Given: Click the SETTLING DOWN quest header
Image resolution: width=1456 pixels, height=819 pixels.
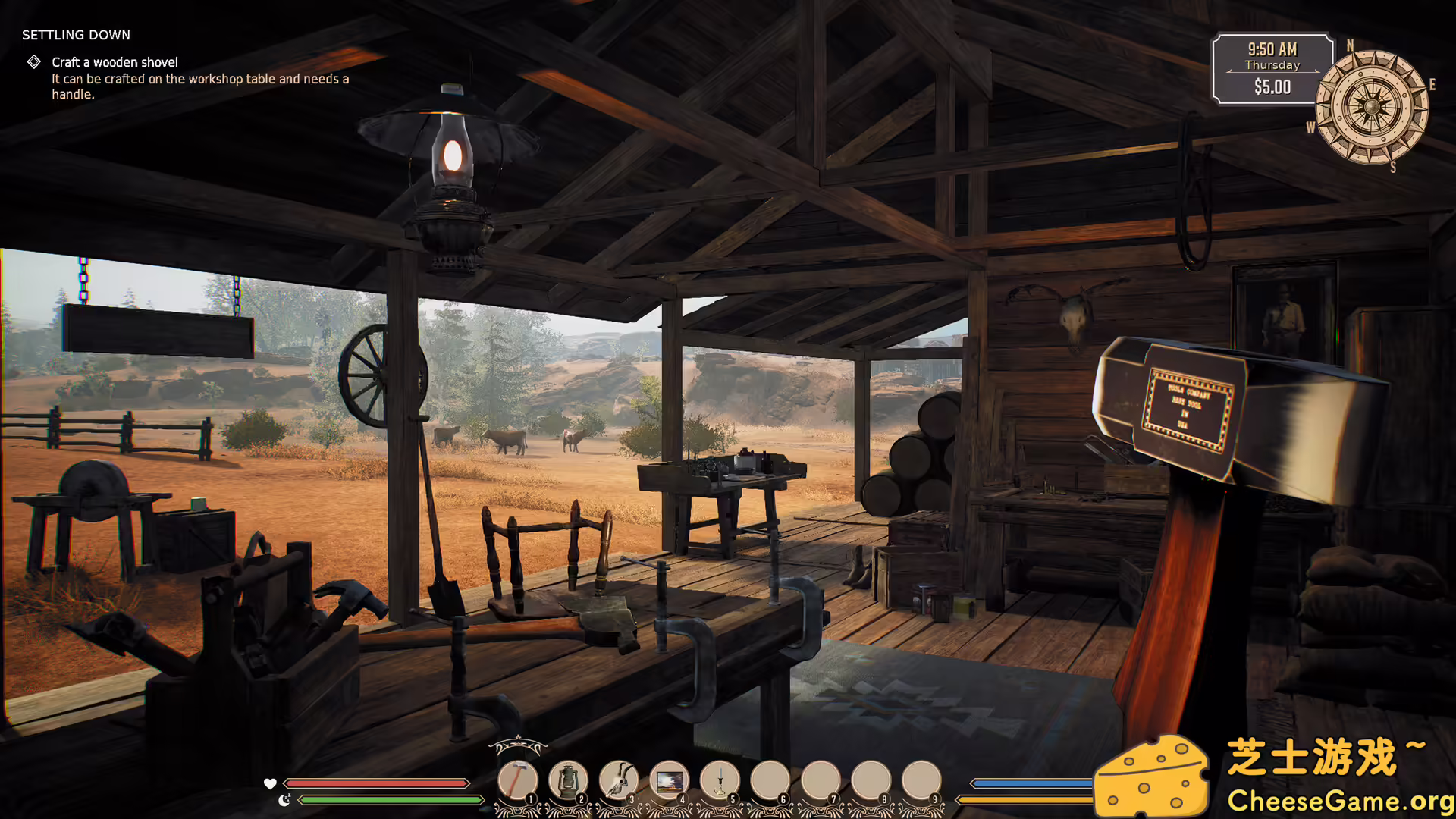Looking at the screenshot, I should coord(76,35).
